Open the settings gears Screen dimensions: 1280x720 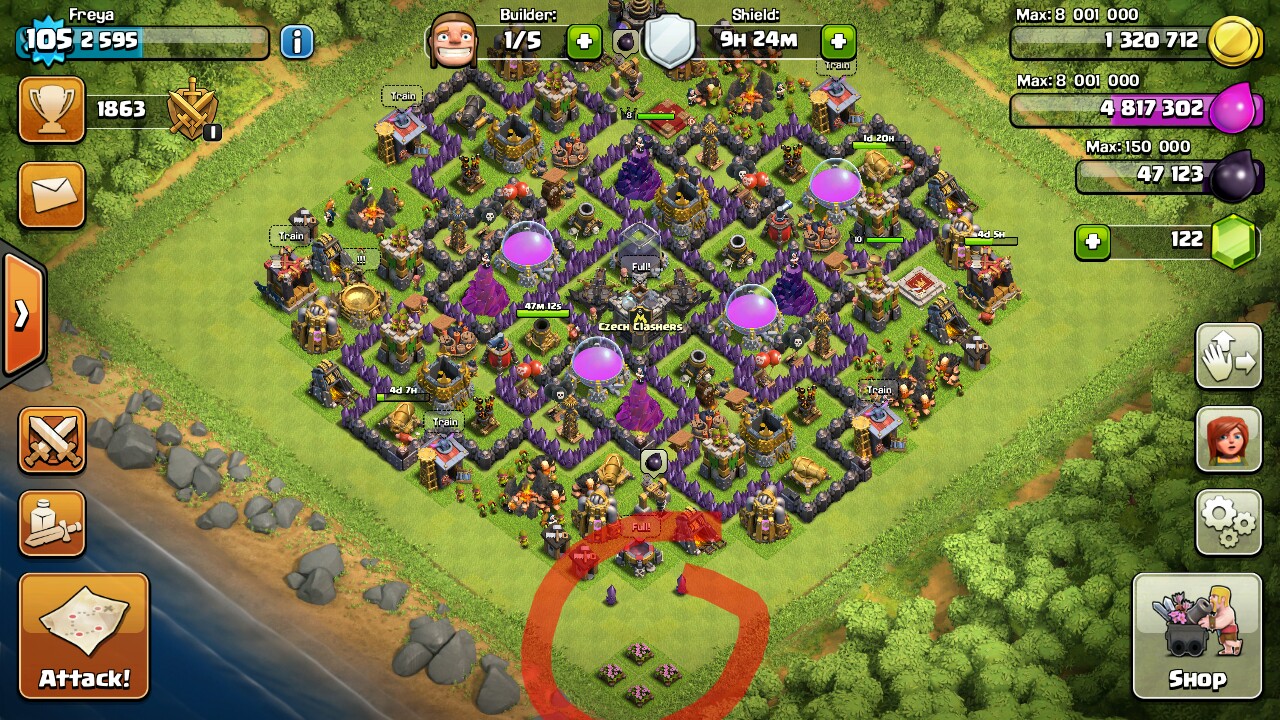click(1228, 521)
